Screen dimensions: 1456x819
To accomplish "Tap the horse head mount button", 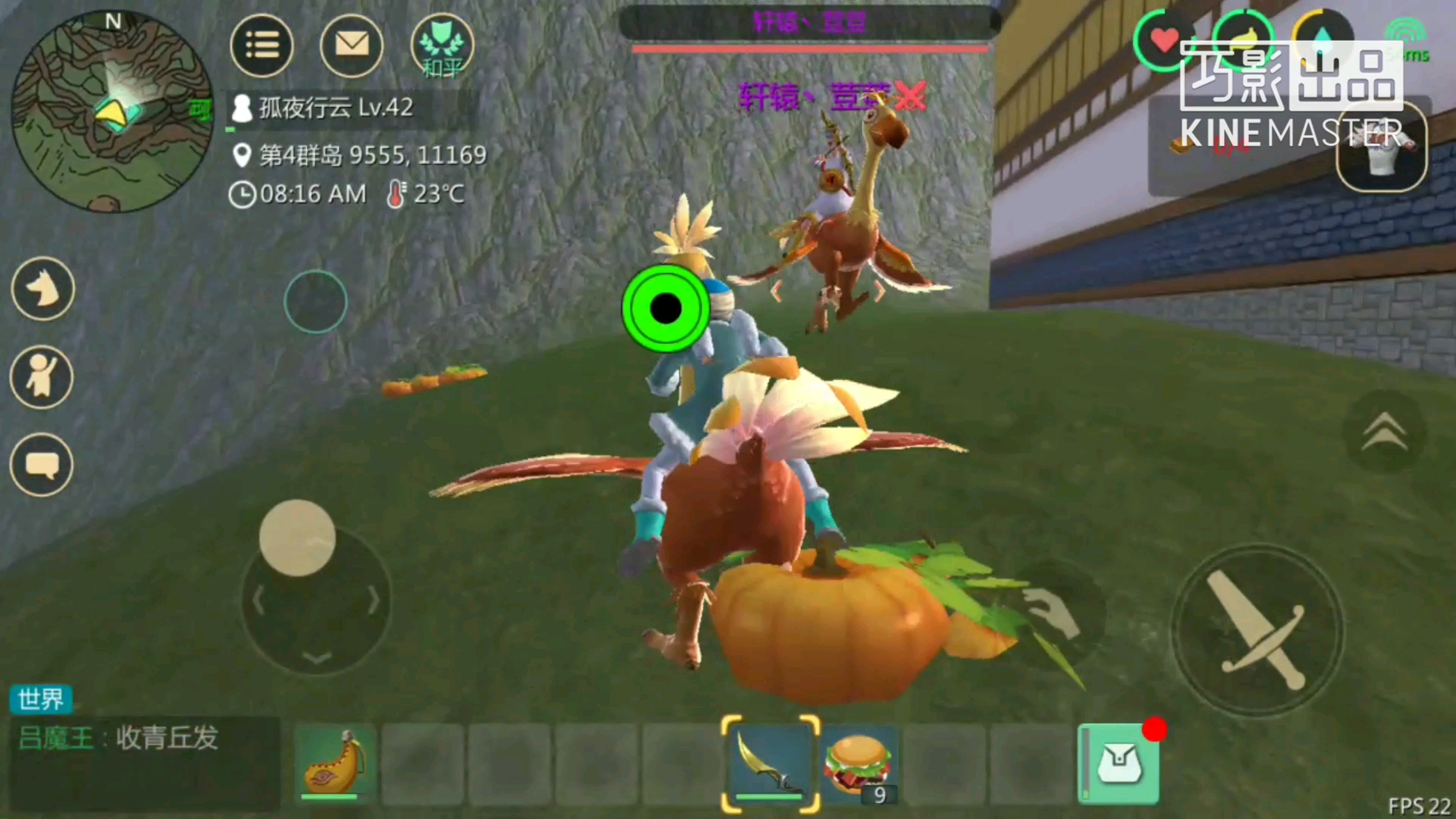I will 43,289.
